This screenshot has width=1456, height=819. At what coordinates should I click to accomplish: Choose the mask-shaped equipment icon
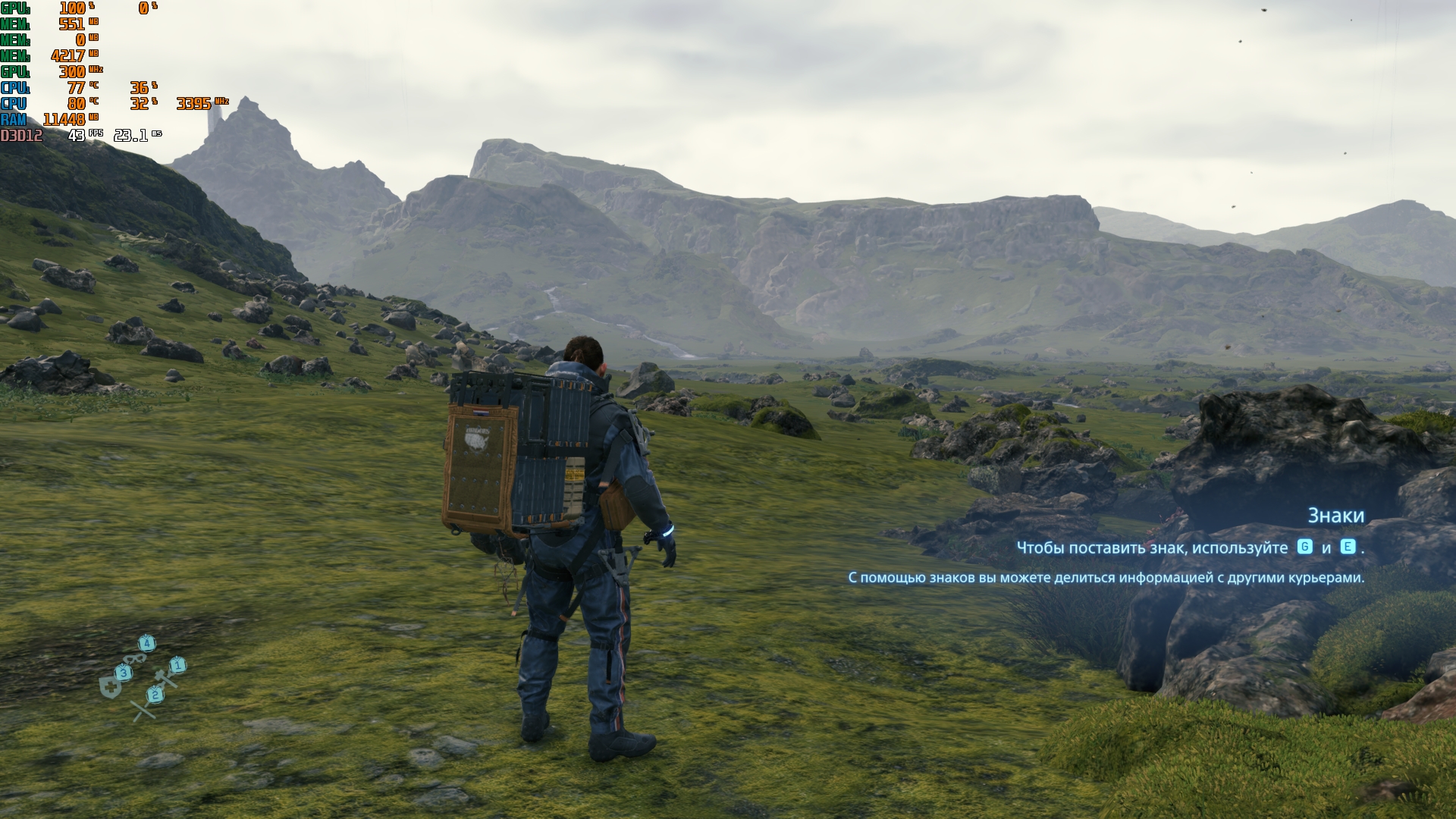point(136,659)
